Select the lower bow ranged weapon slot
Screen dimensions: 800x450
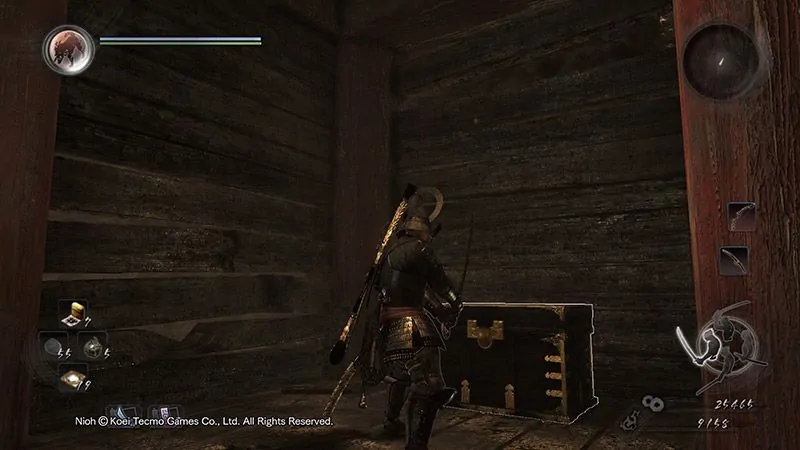click(734, 261)
